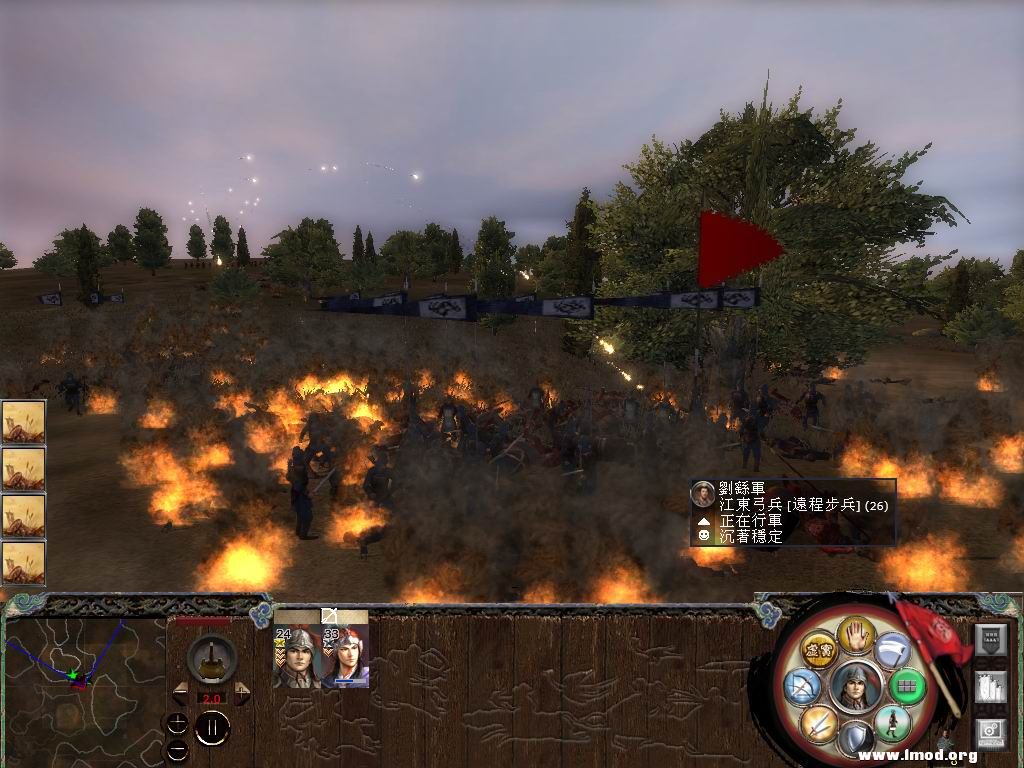
Task: Open the green formation grid command
Action: (908, 686)
